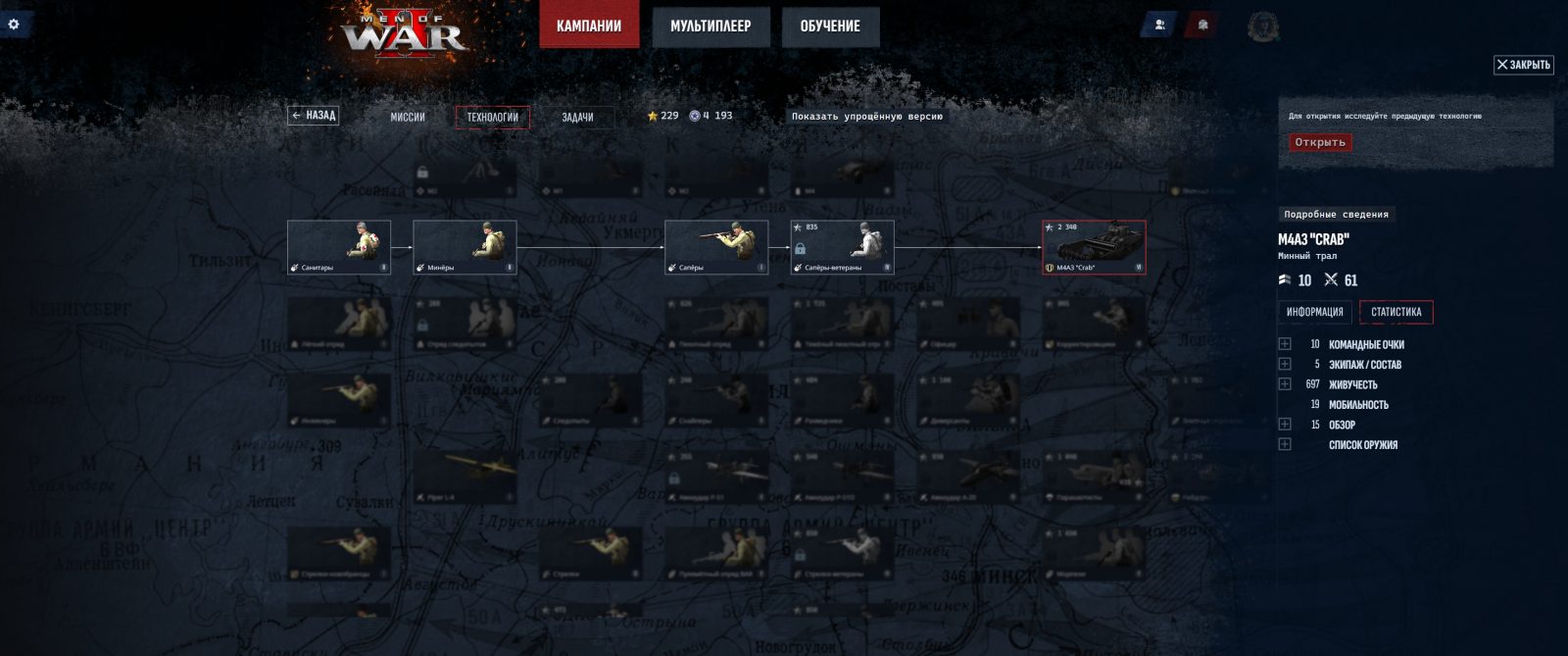1568x656 pixels.
Task: Select the Кампании main menu button
Action: click(x=588, y=26)
